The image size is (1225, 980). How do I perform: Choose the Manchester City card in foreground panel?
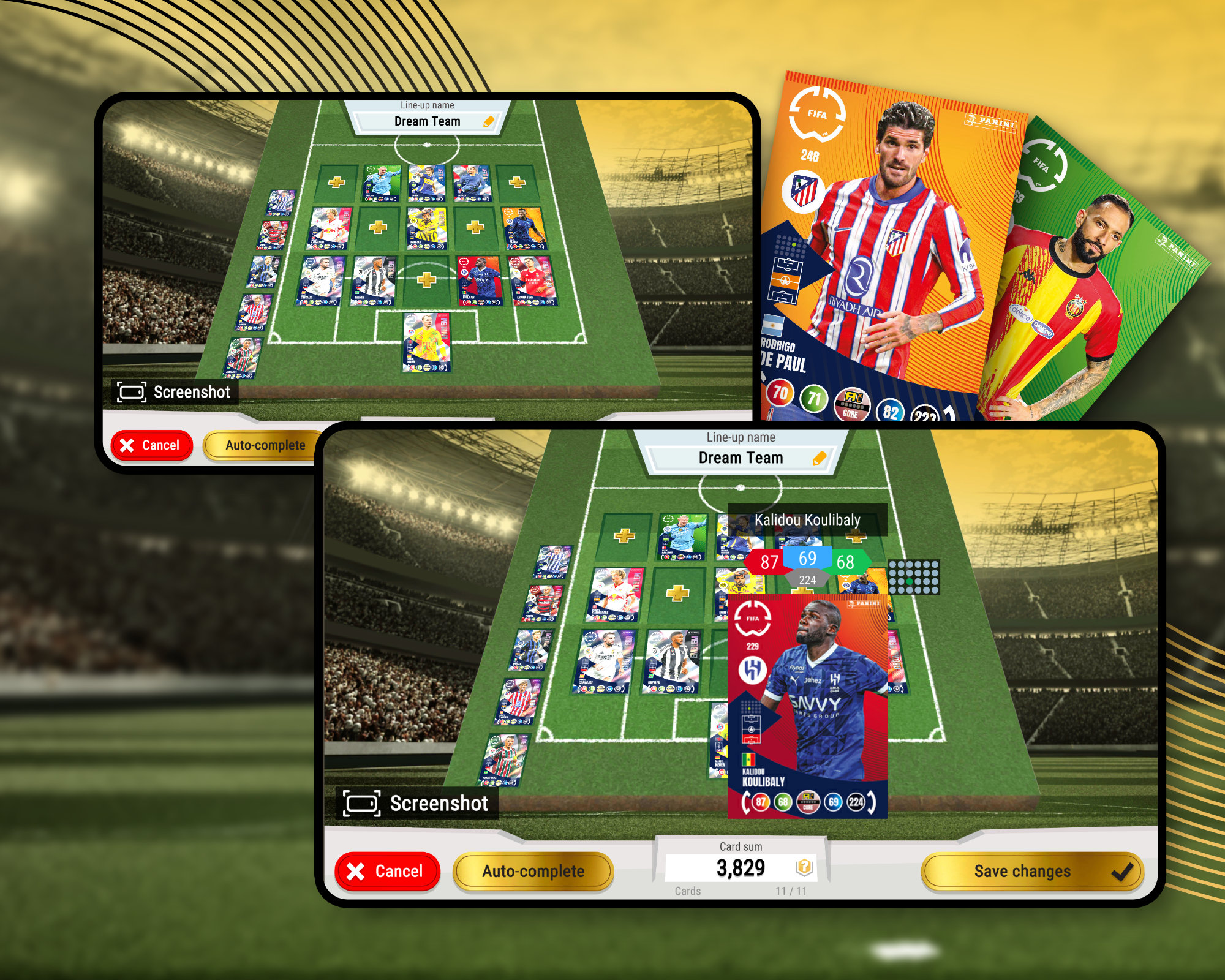point(682,537)
